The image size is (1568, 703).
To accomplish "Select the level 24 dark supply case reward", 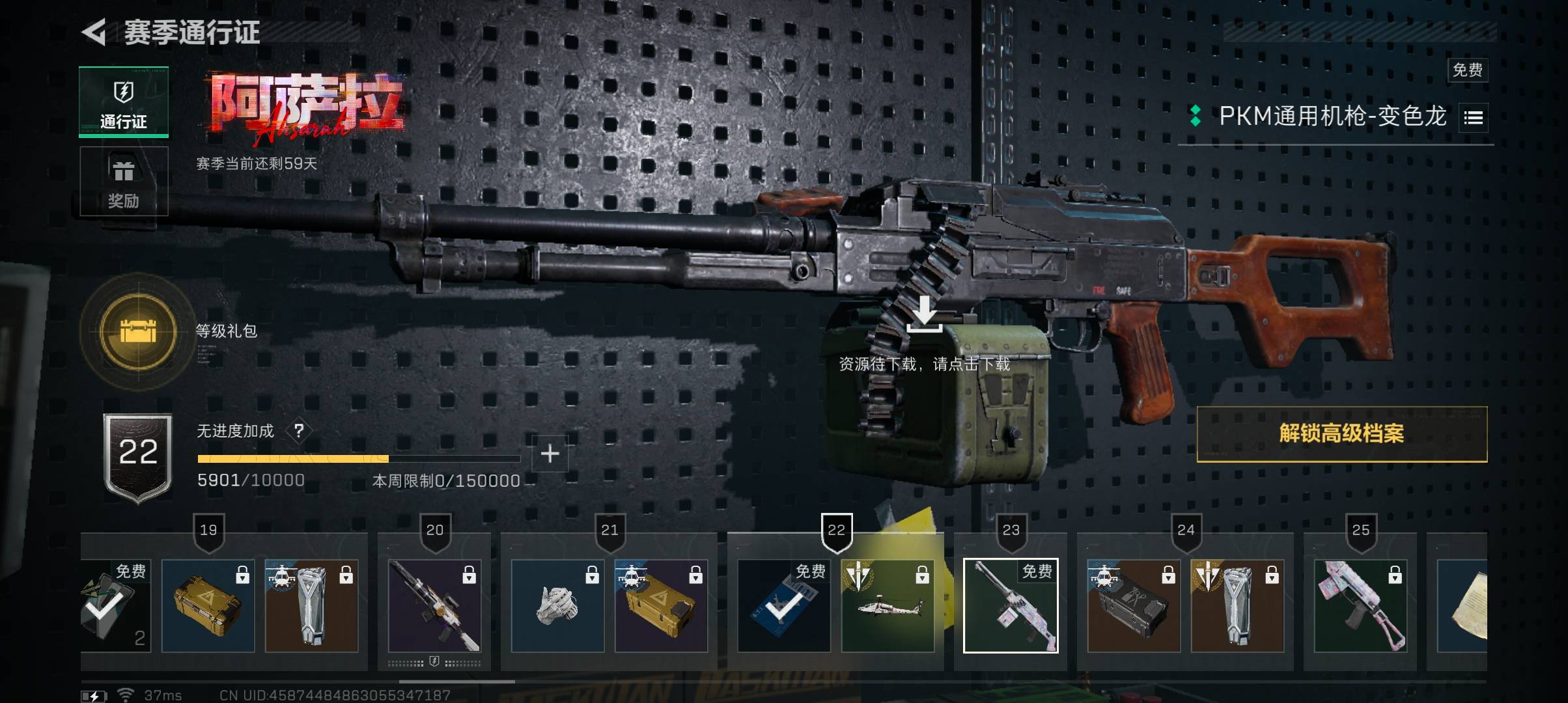I will point(1134,605).
